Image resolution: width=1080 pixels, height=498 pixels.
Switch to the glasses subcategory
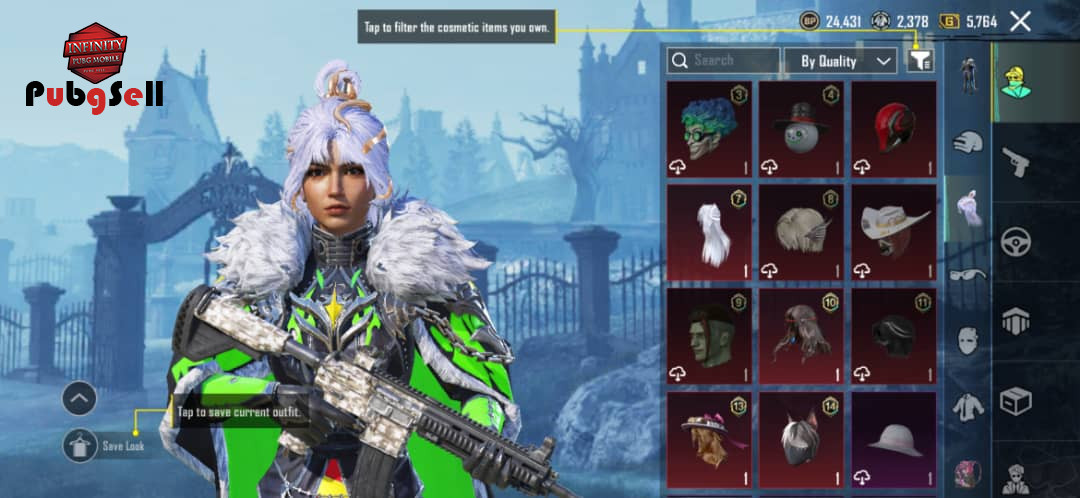point(967,274)
